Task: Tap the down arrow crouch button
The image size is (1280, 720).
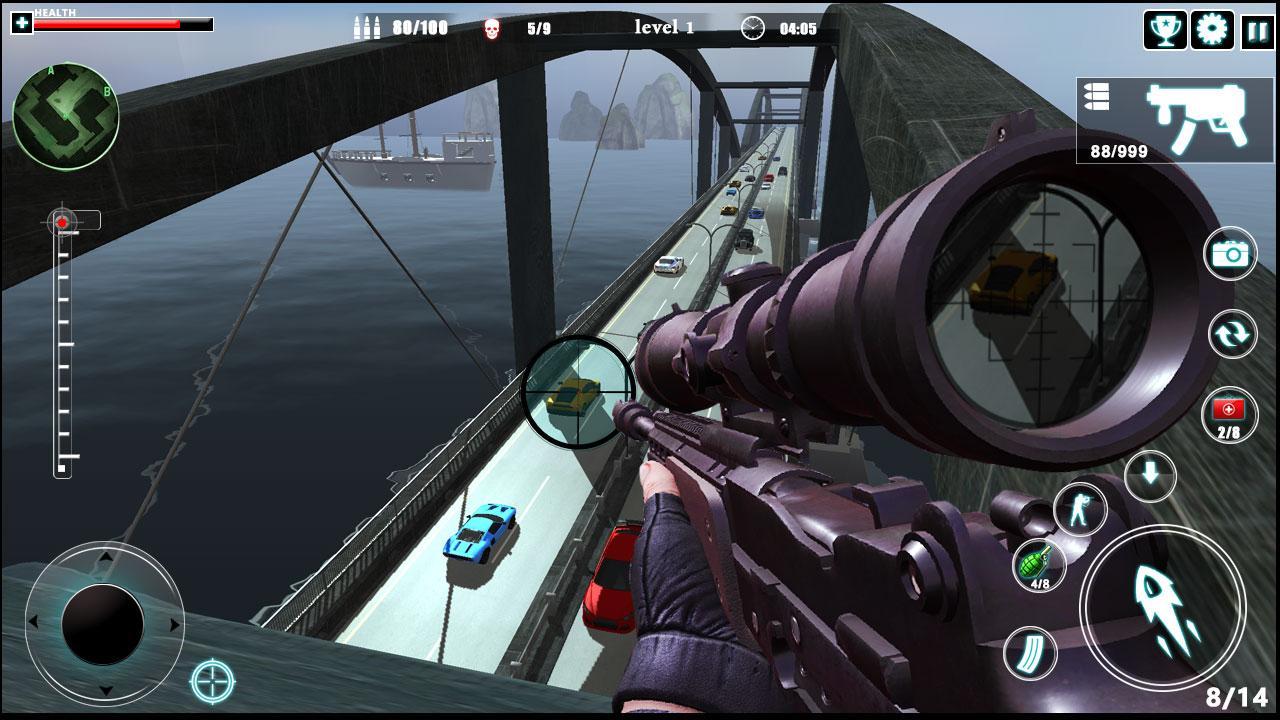Action: [1150, 475]
